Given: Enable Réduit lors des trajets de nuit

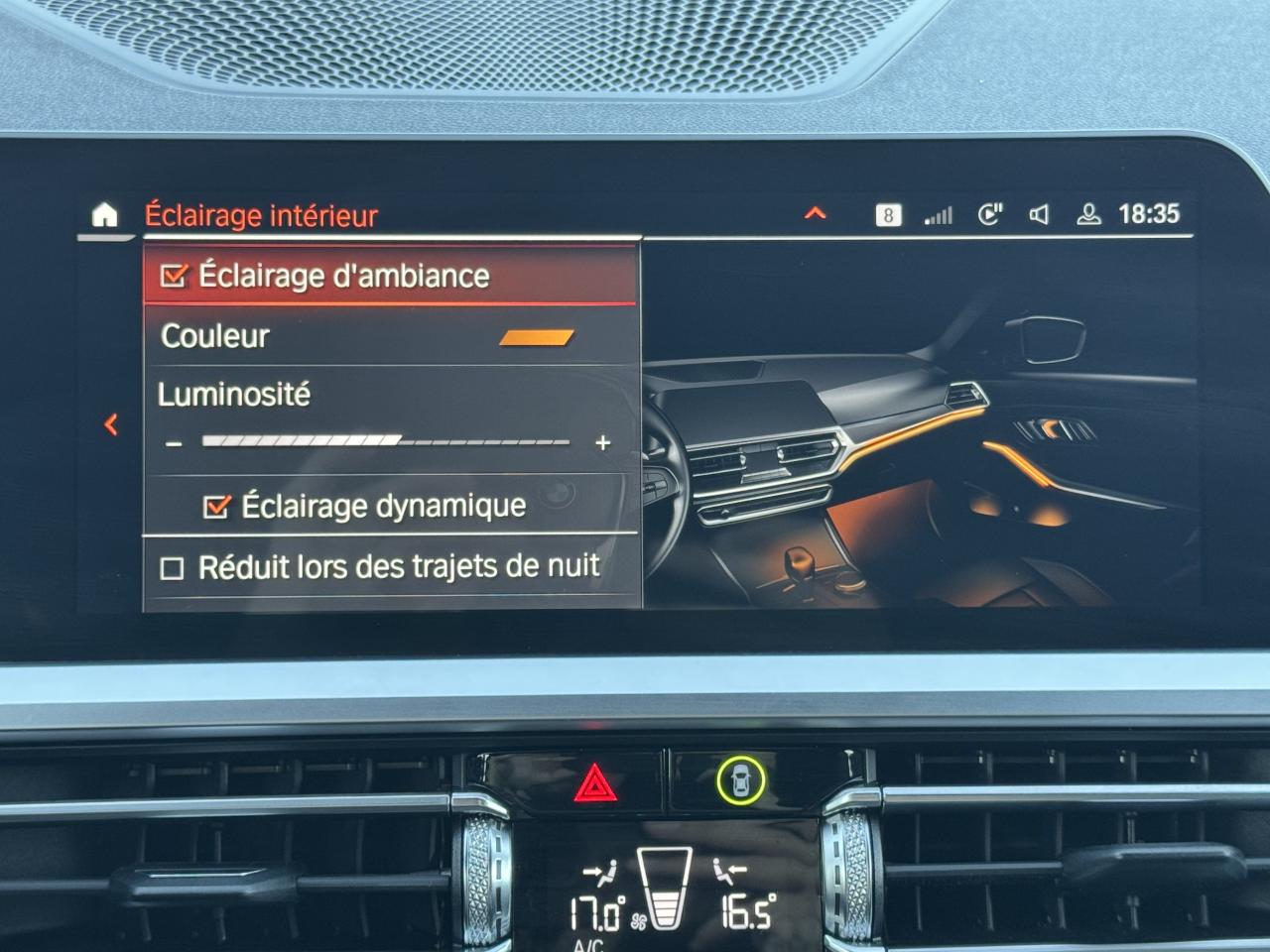Looking at the screenshot, I should [173, 568].
